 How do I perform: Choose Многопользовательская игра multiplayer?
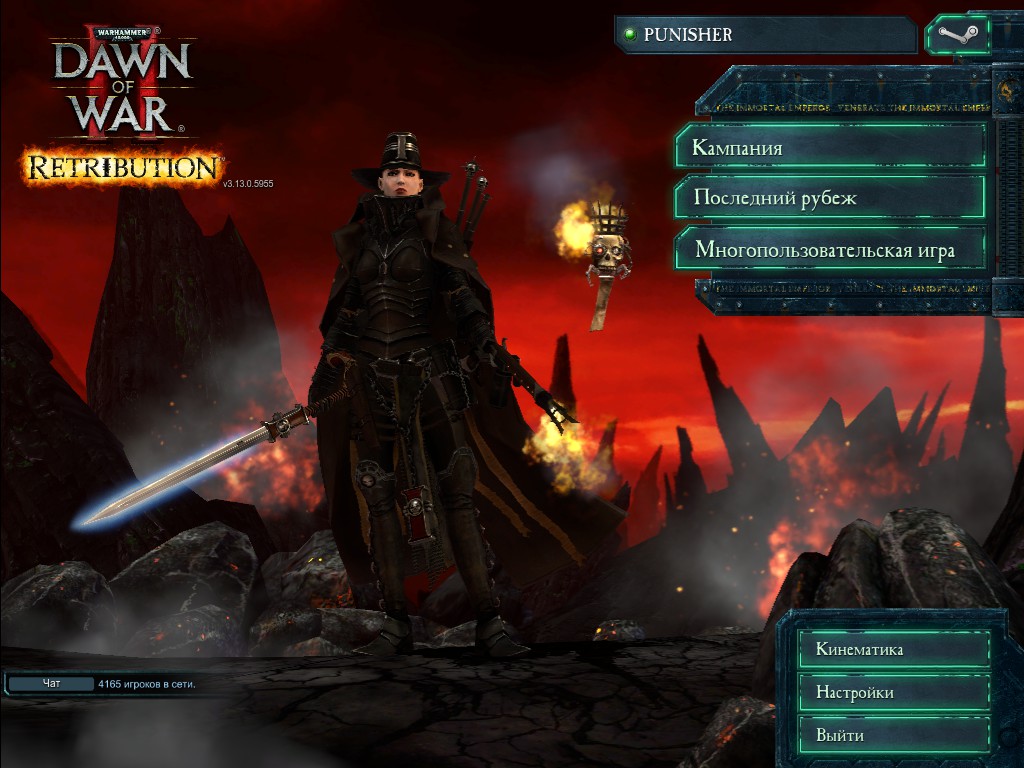830,249
